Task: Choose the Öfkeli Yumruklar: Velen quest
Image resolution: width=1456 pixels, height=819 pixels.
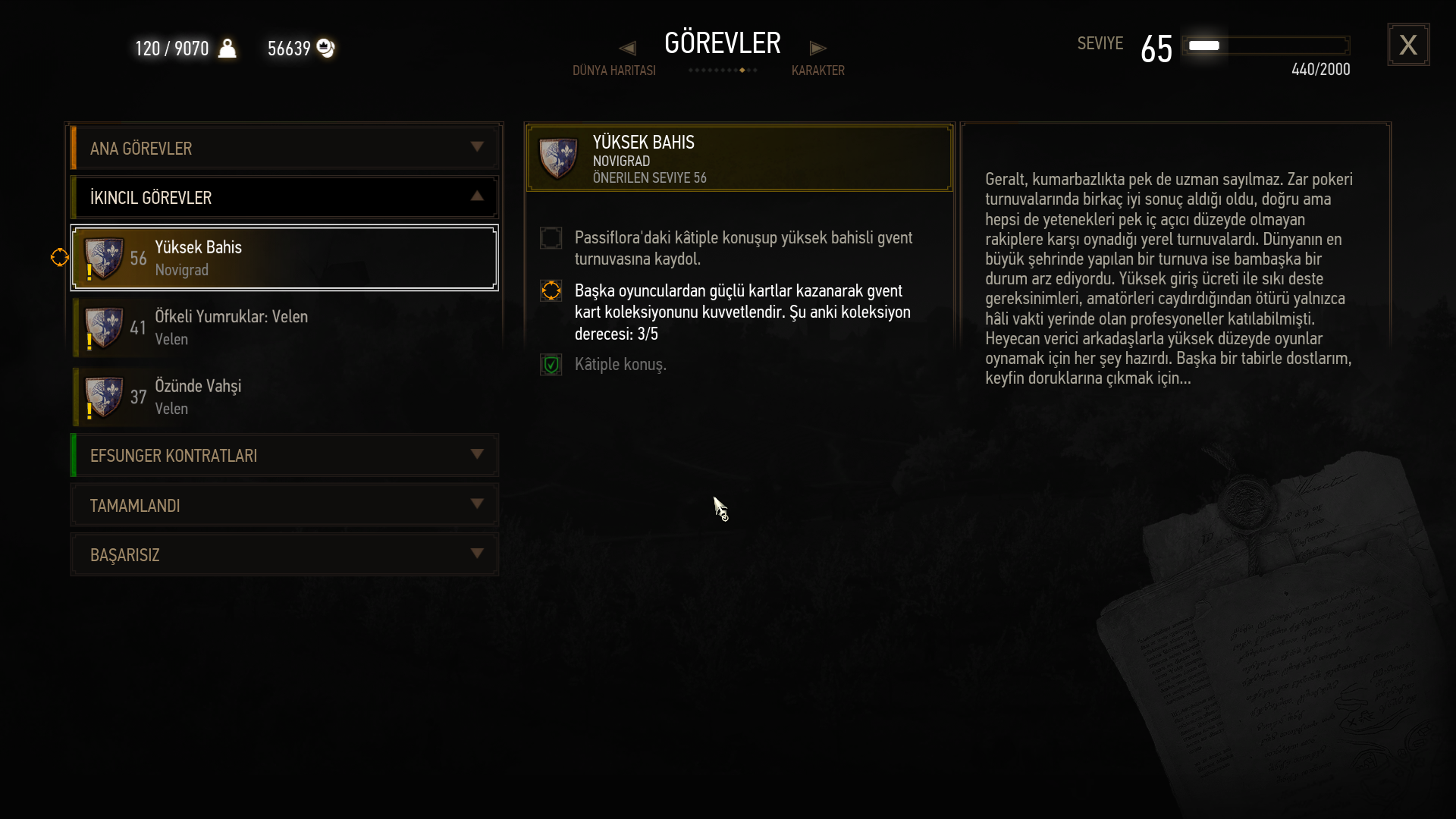Action: (x=284, y=328)
